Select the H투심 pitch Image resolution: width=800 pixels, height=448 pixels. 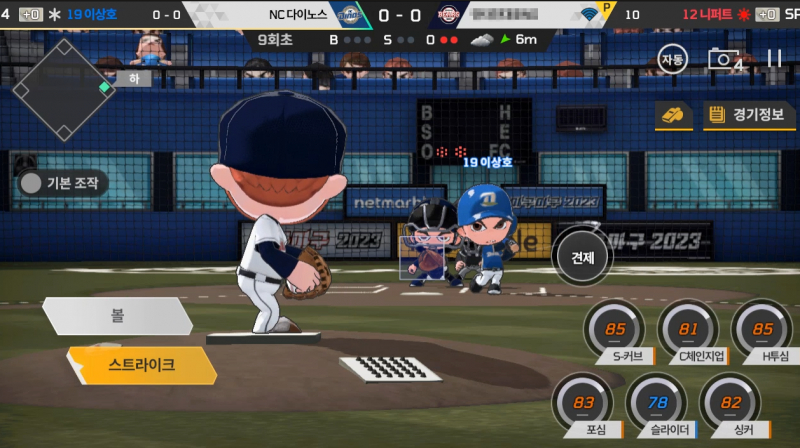762,330
